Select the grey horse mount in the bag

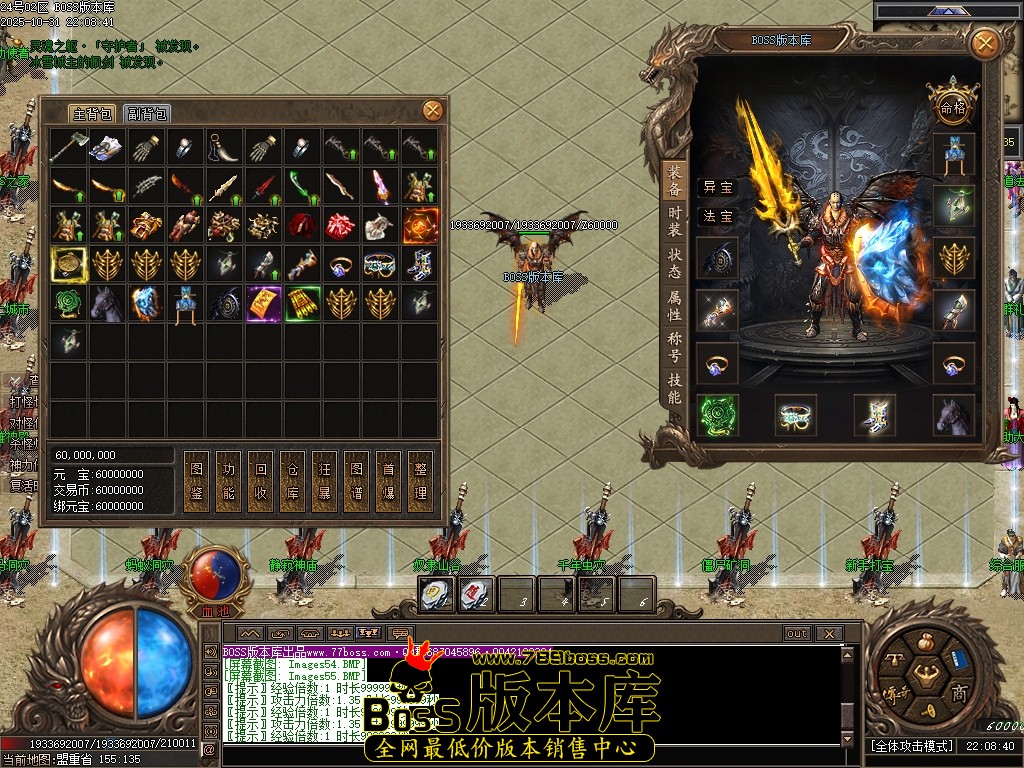pyautogui.click(x=106, y=303)
